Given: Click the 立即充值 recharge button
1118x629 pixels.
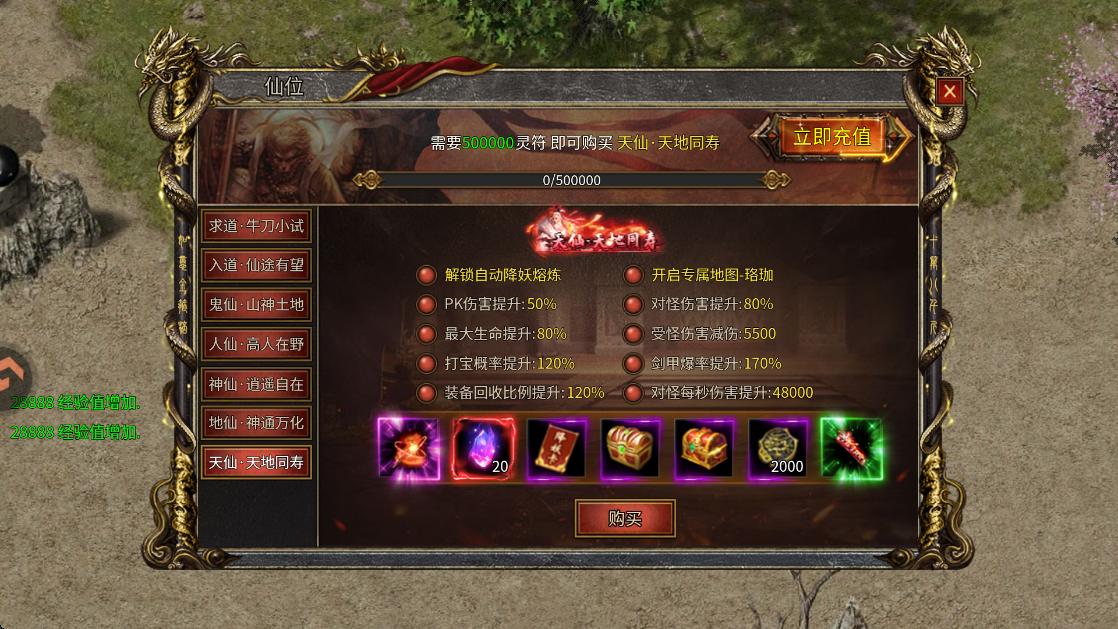Looking at the screenshot, I should click(x=832, y=137).
